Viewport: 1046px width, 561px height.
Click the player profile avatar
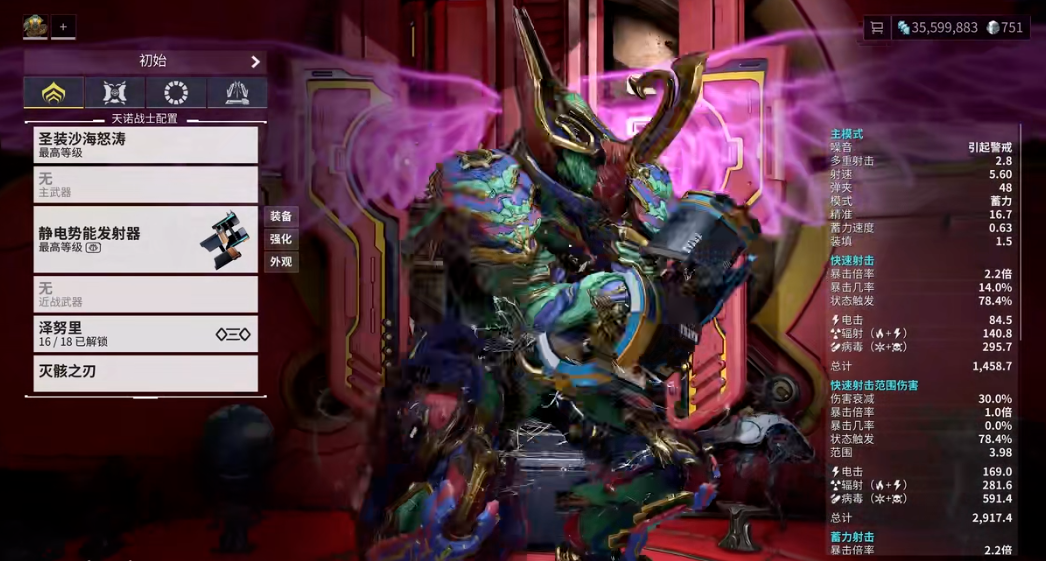point(36,27)
